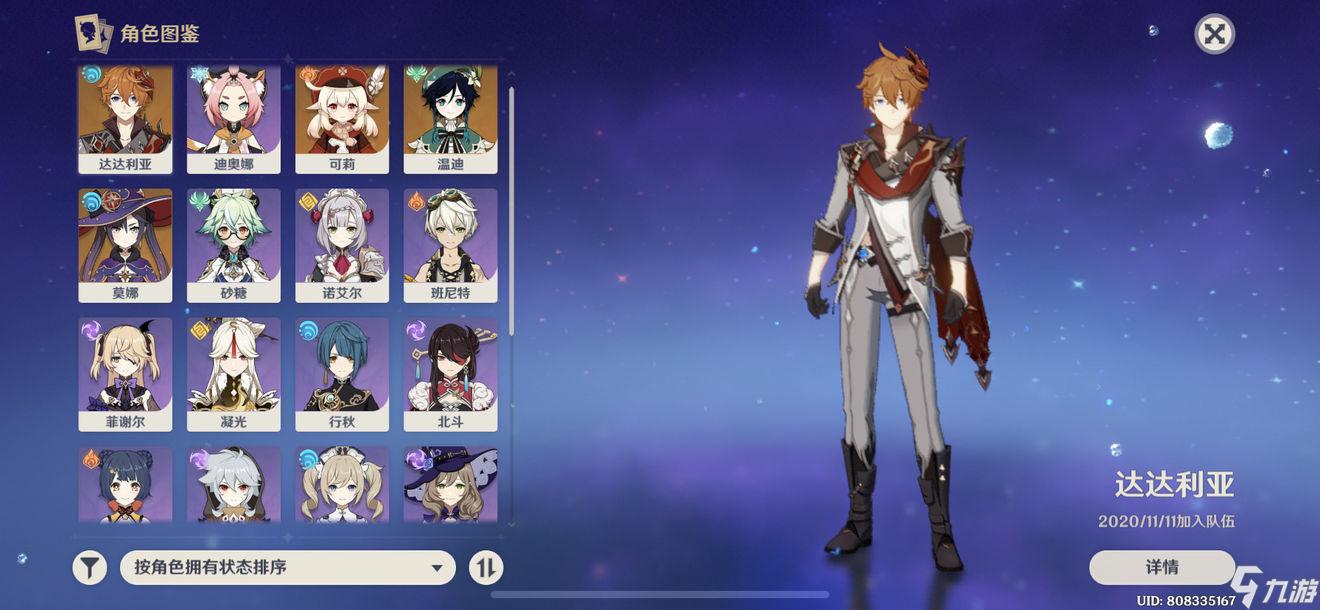Select the 班尼特 character card

[450, 245]
